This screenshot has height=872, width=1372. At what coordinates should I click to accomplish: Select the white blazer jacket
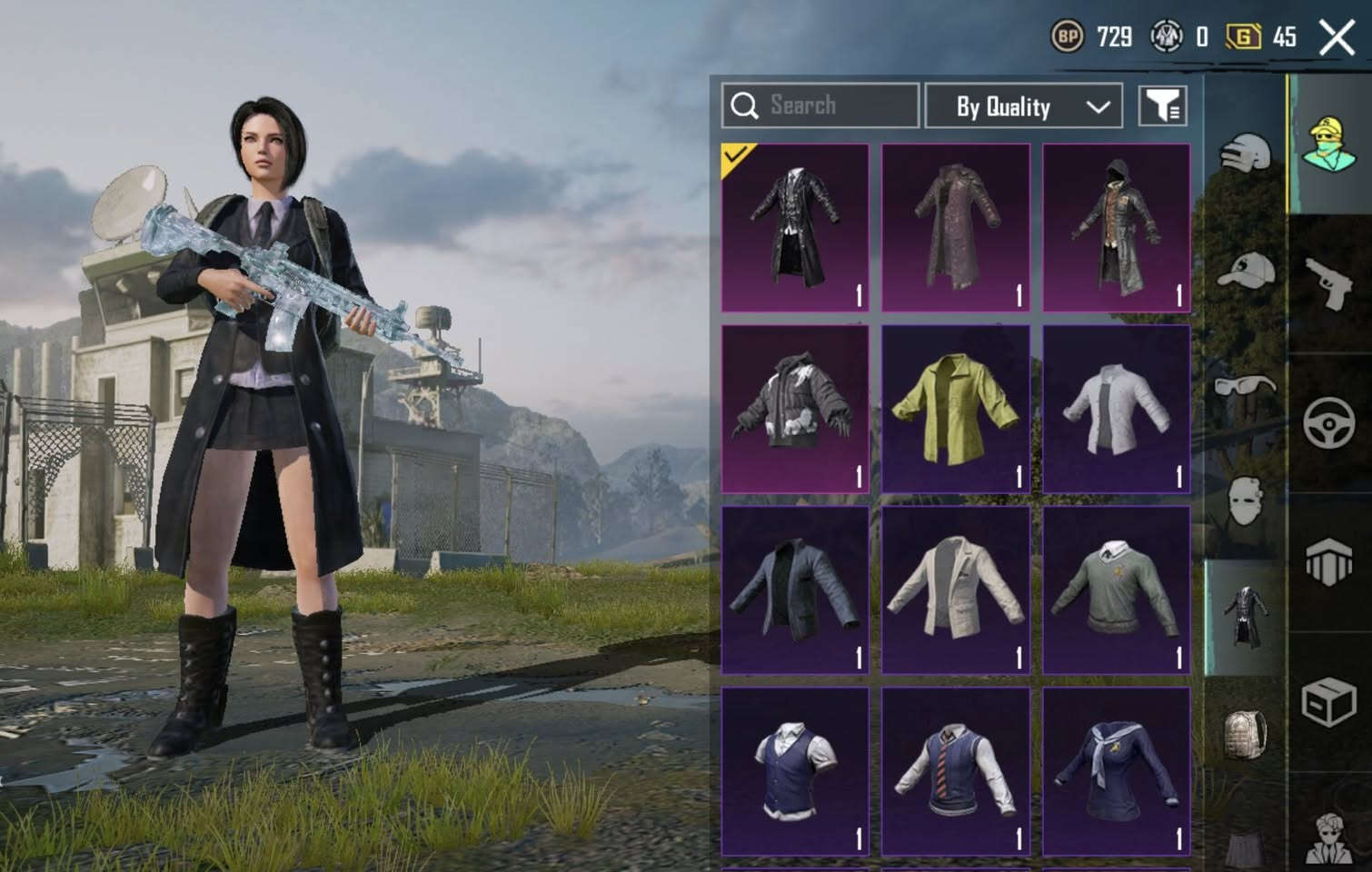[955, 590]
